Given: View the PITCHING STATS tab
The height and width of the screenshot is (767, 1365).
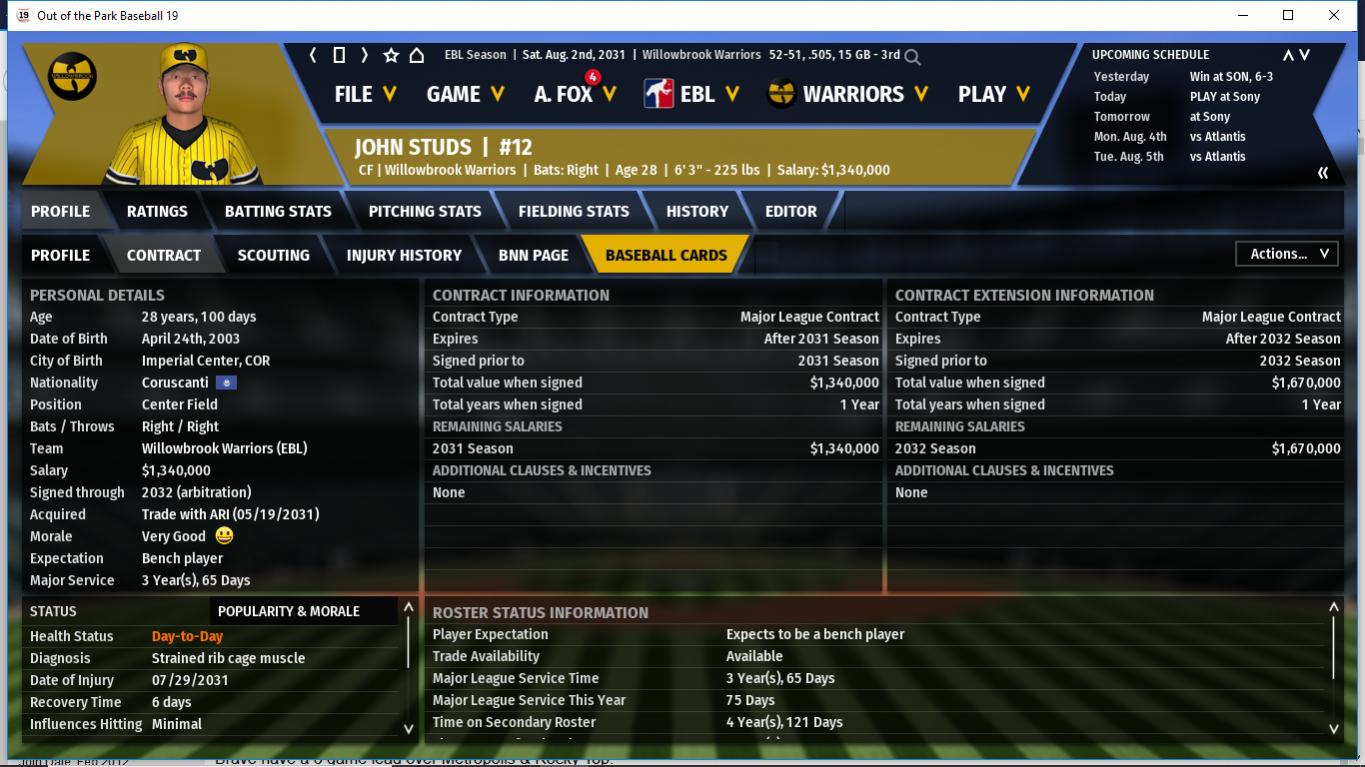Looking at the screenshot, I should coord(425,211).
